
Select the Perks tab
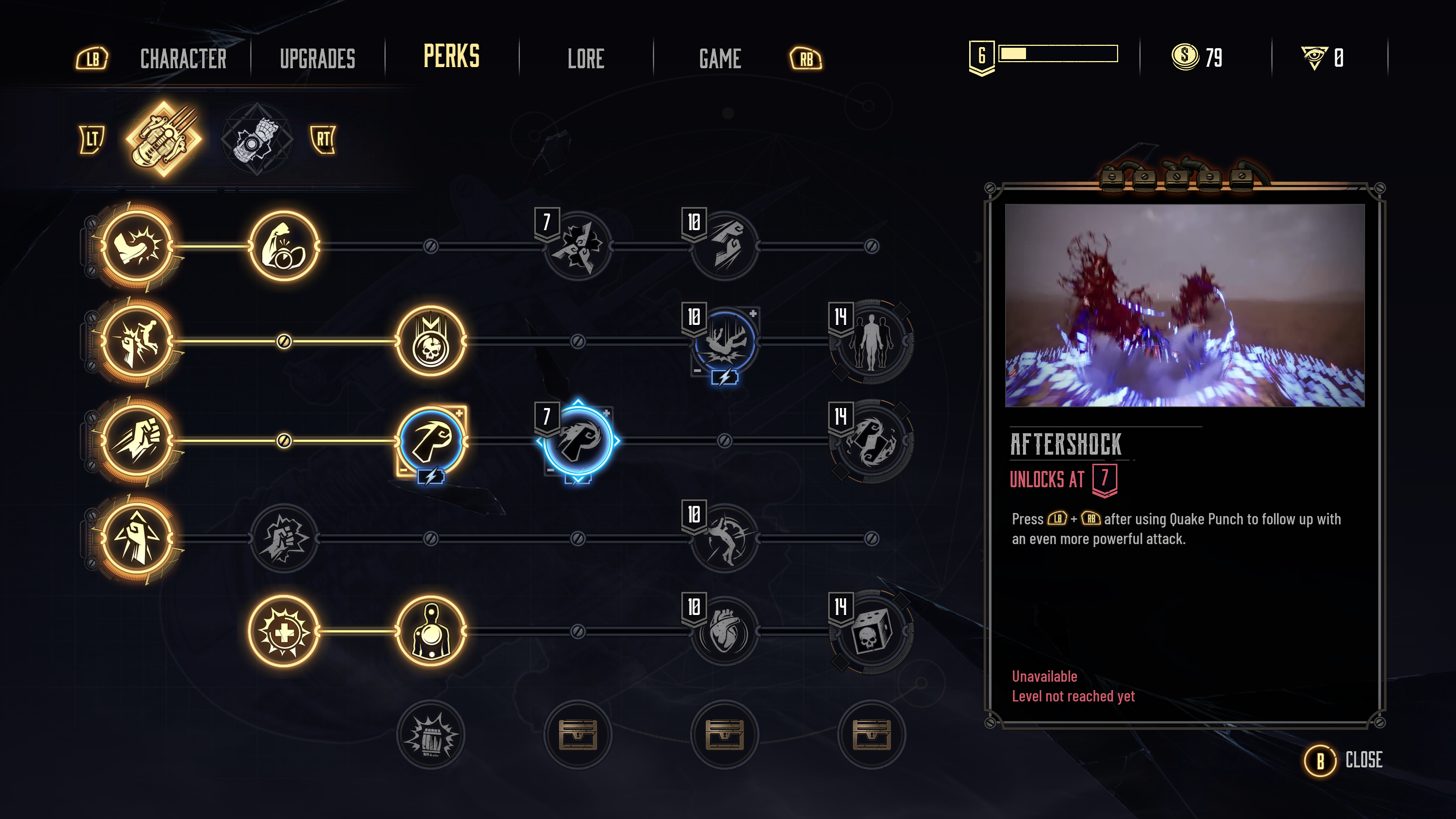(451, 56)
